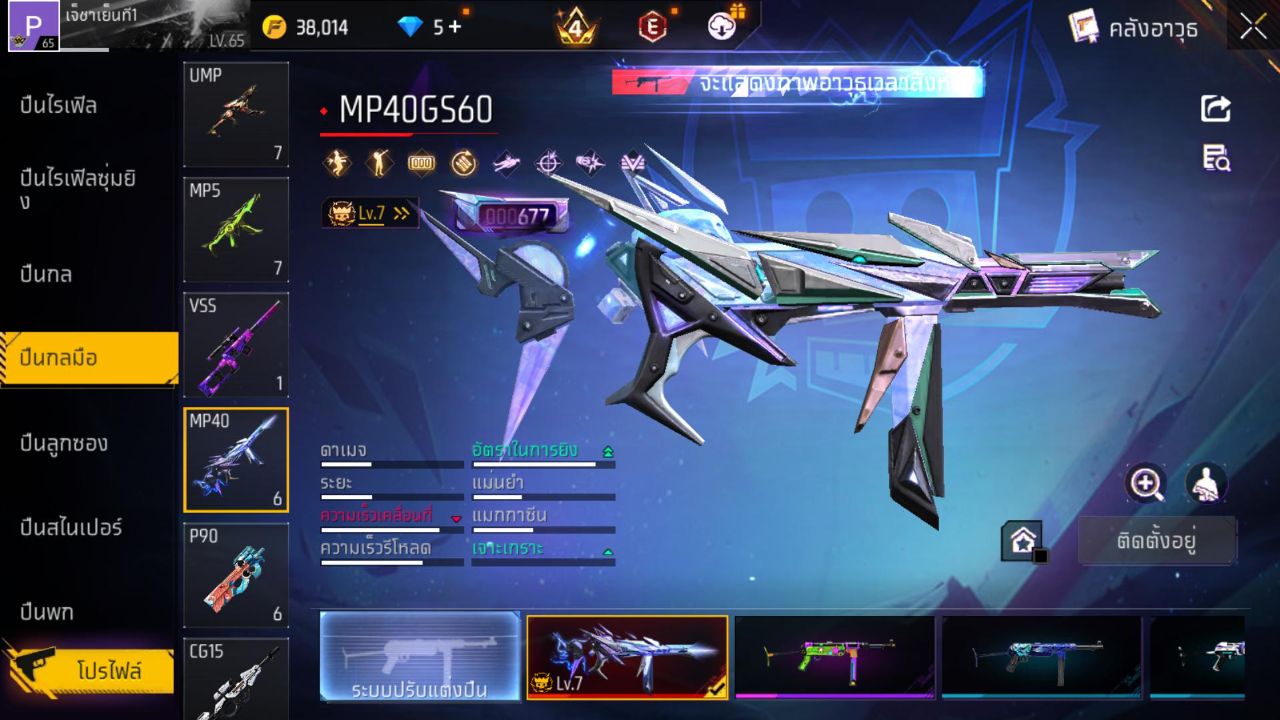Click the weapon inspect magnifier document icon
The height and width of the screenshot is (720, 1280).
pos(1215,160)
